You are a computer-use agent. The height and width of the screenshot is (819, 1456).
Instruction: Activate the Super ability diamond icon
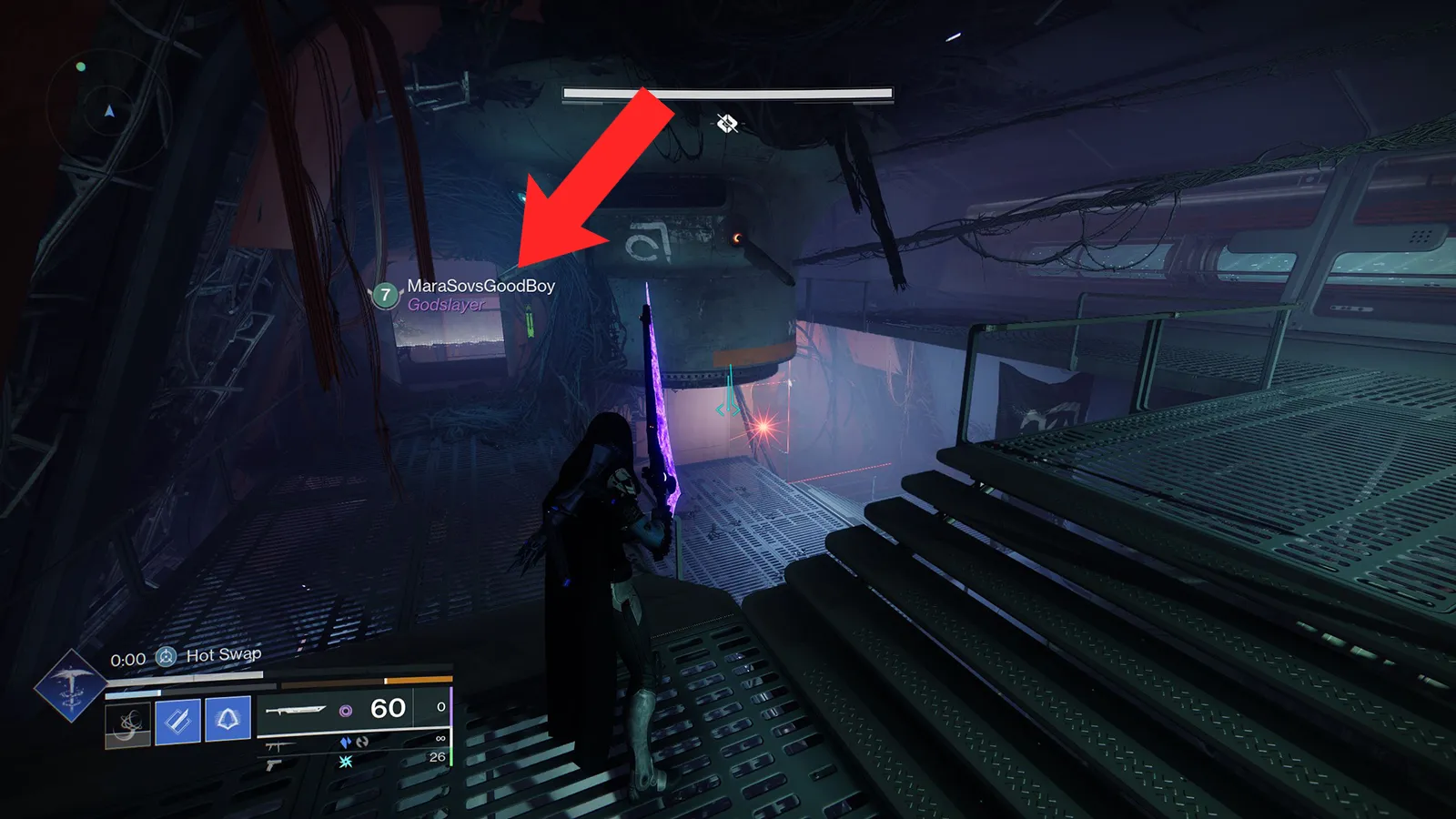[69, 686]
